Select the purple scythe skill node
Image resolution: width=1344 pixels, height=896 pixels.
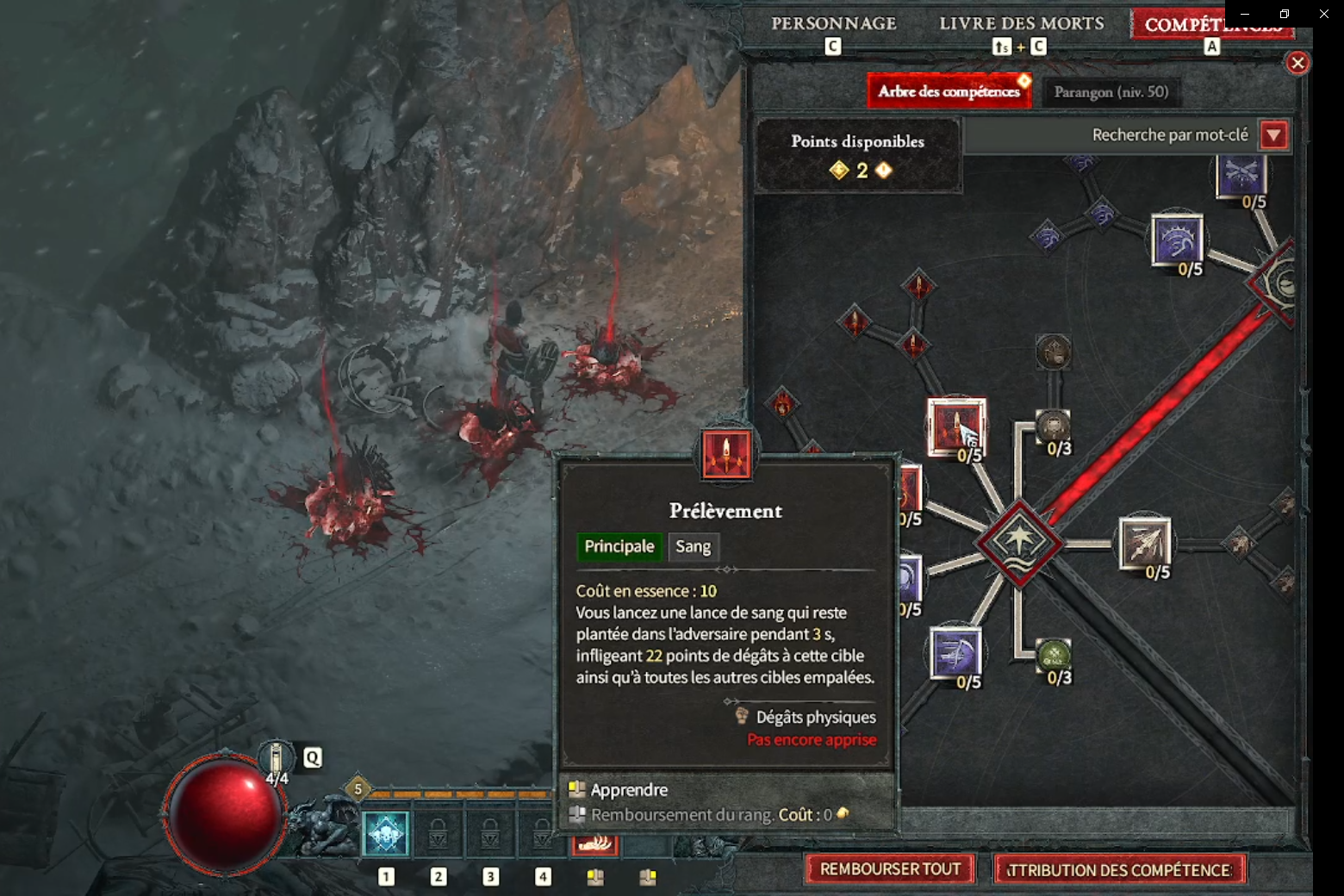click(956, 652)
